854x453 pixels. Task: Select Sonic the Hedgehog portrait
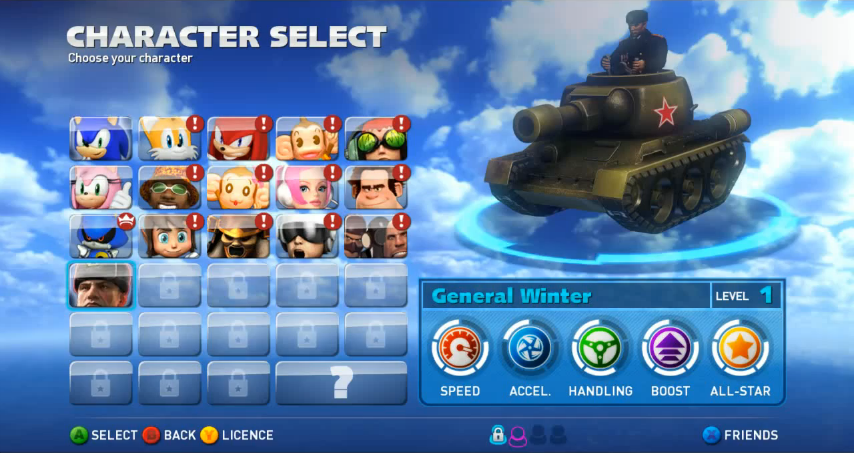(x=100, y=138)
